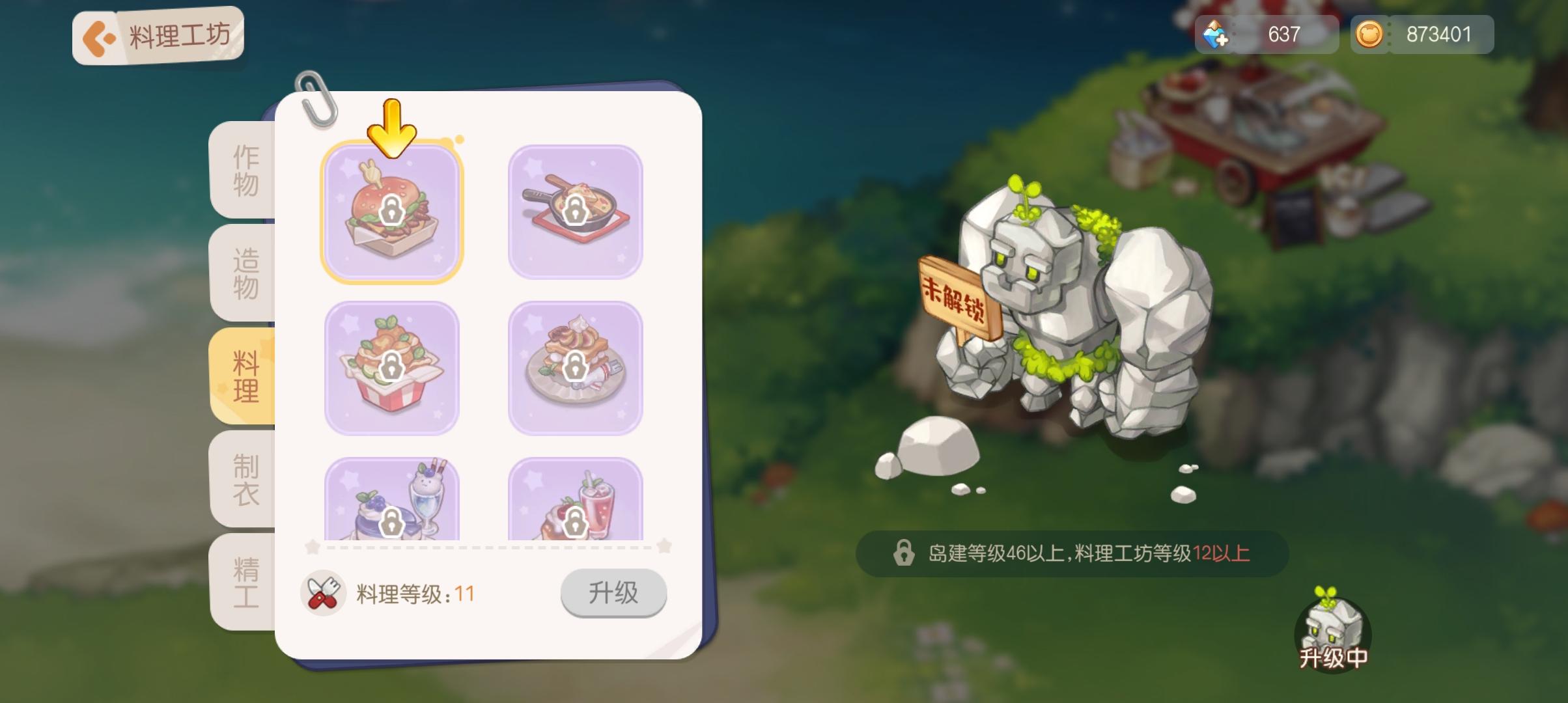Open the takeout noodle box recipe

(393, 368)
